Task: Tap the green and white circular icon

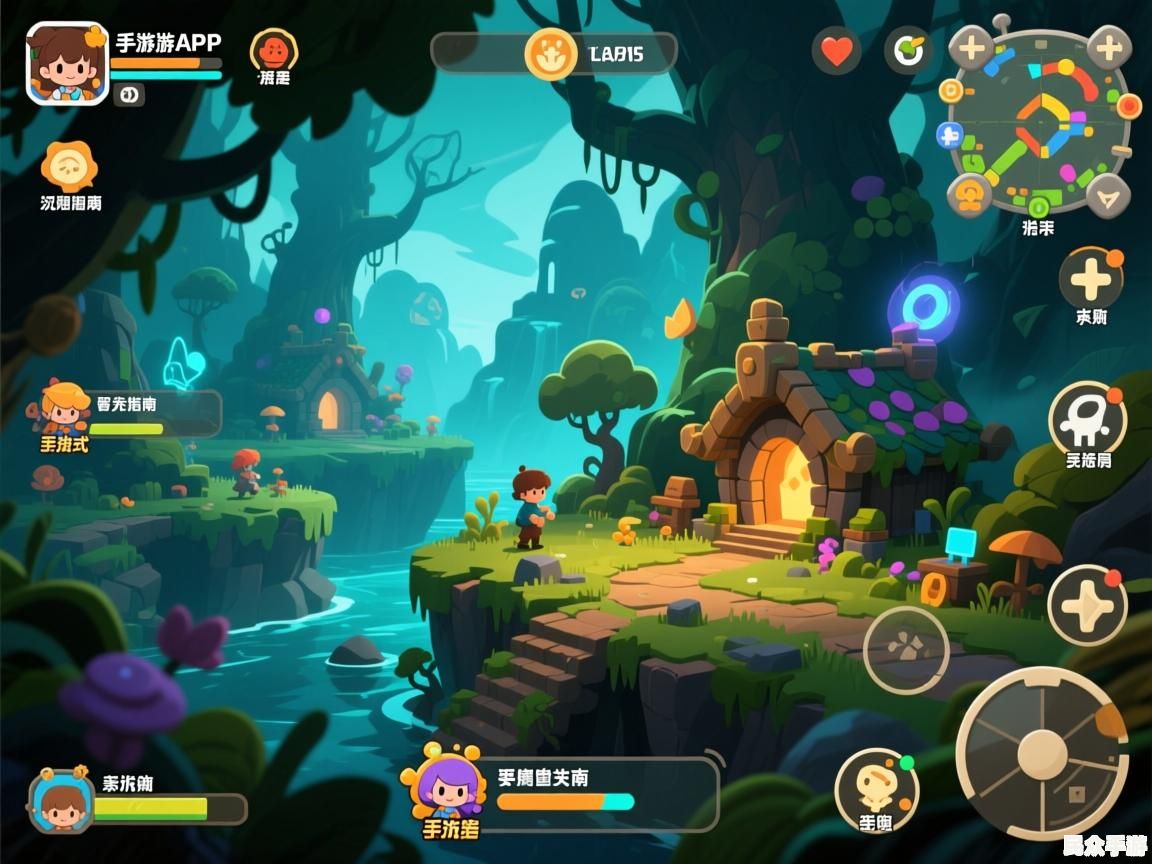Action: (908, 51)
